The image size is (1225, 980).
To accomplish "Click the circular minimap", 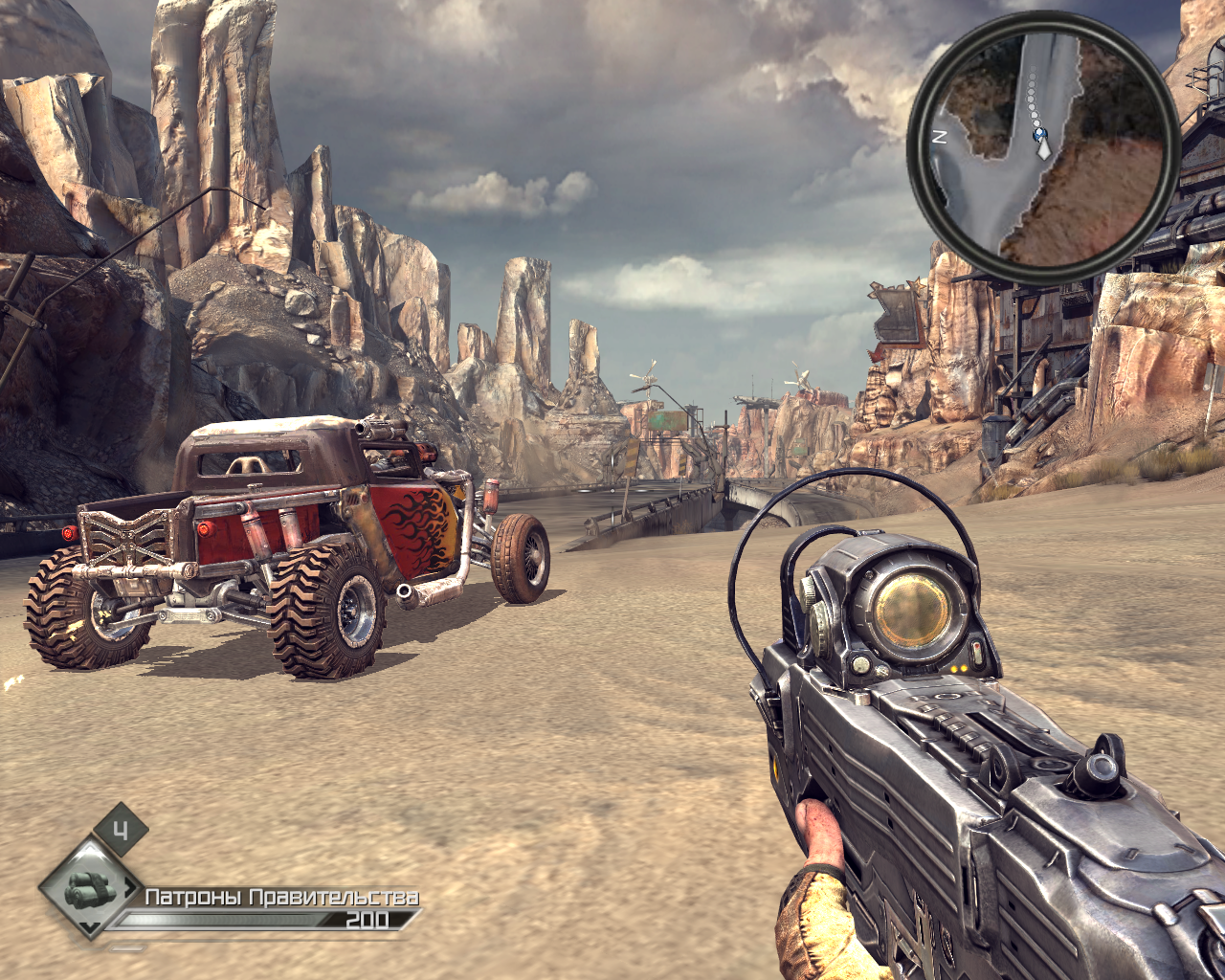I will (1043, 147).
